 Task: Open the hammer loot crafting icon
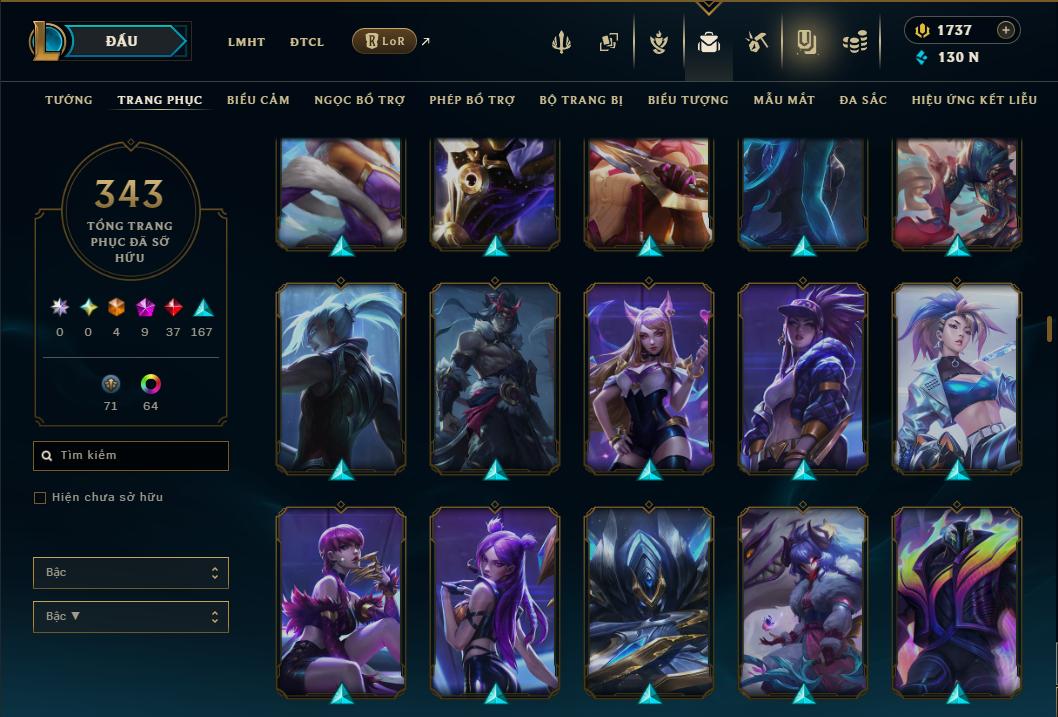(756, 42)
